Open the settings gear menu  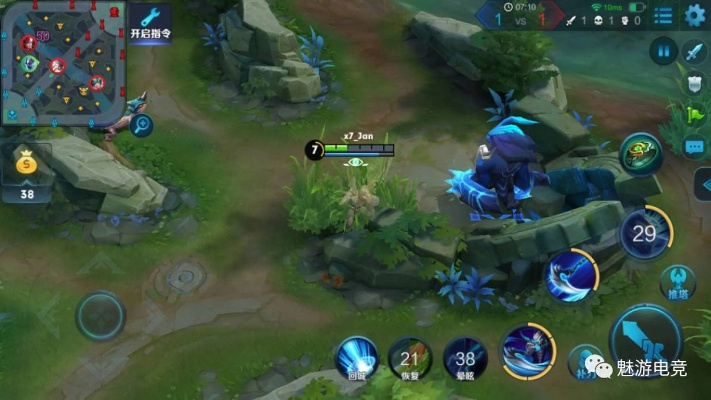pos(695,15)
